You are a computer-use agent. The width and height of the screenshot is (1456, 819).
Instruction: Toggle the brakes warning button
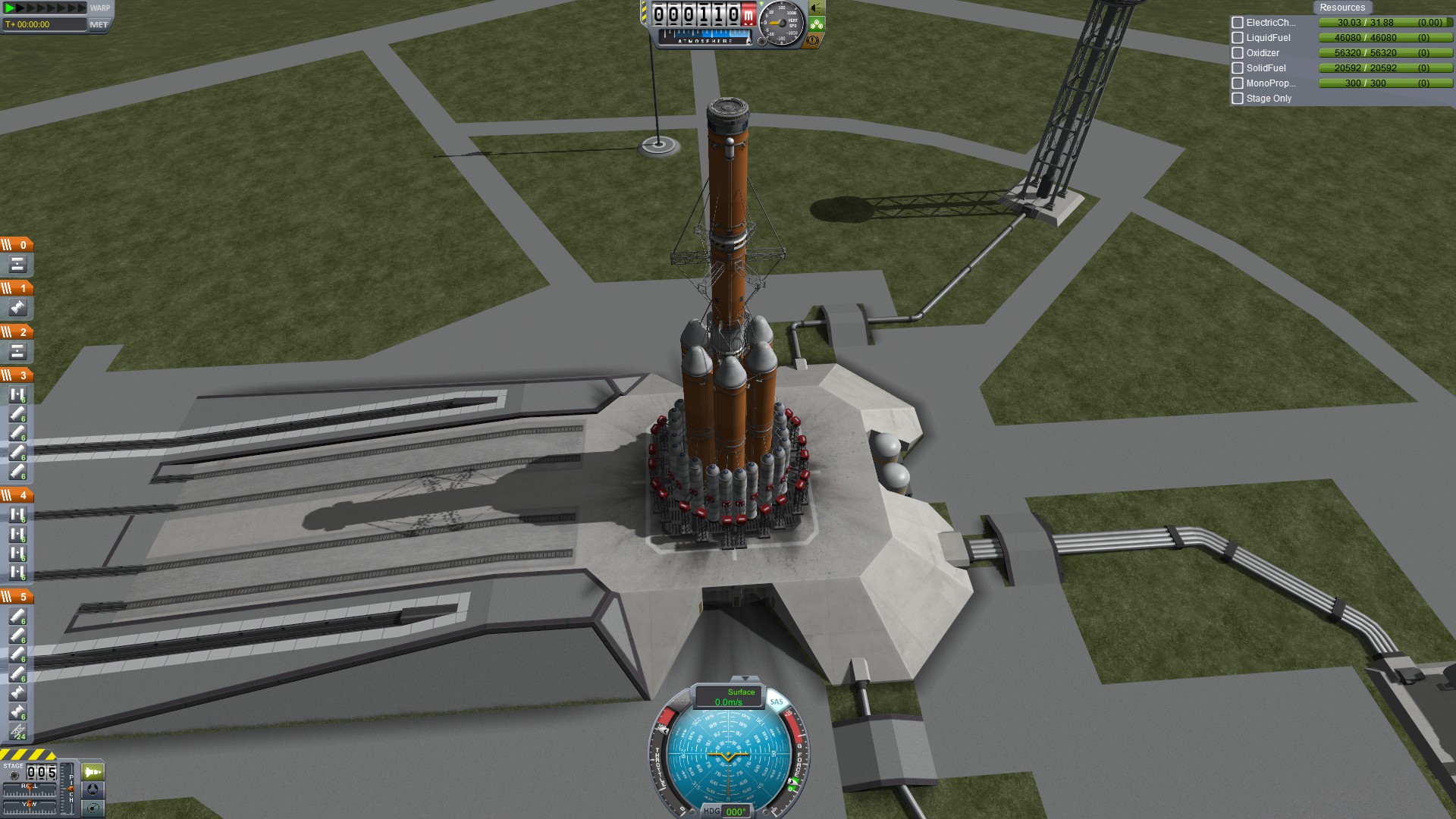[813, 40]
